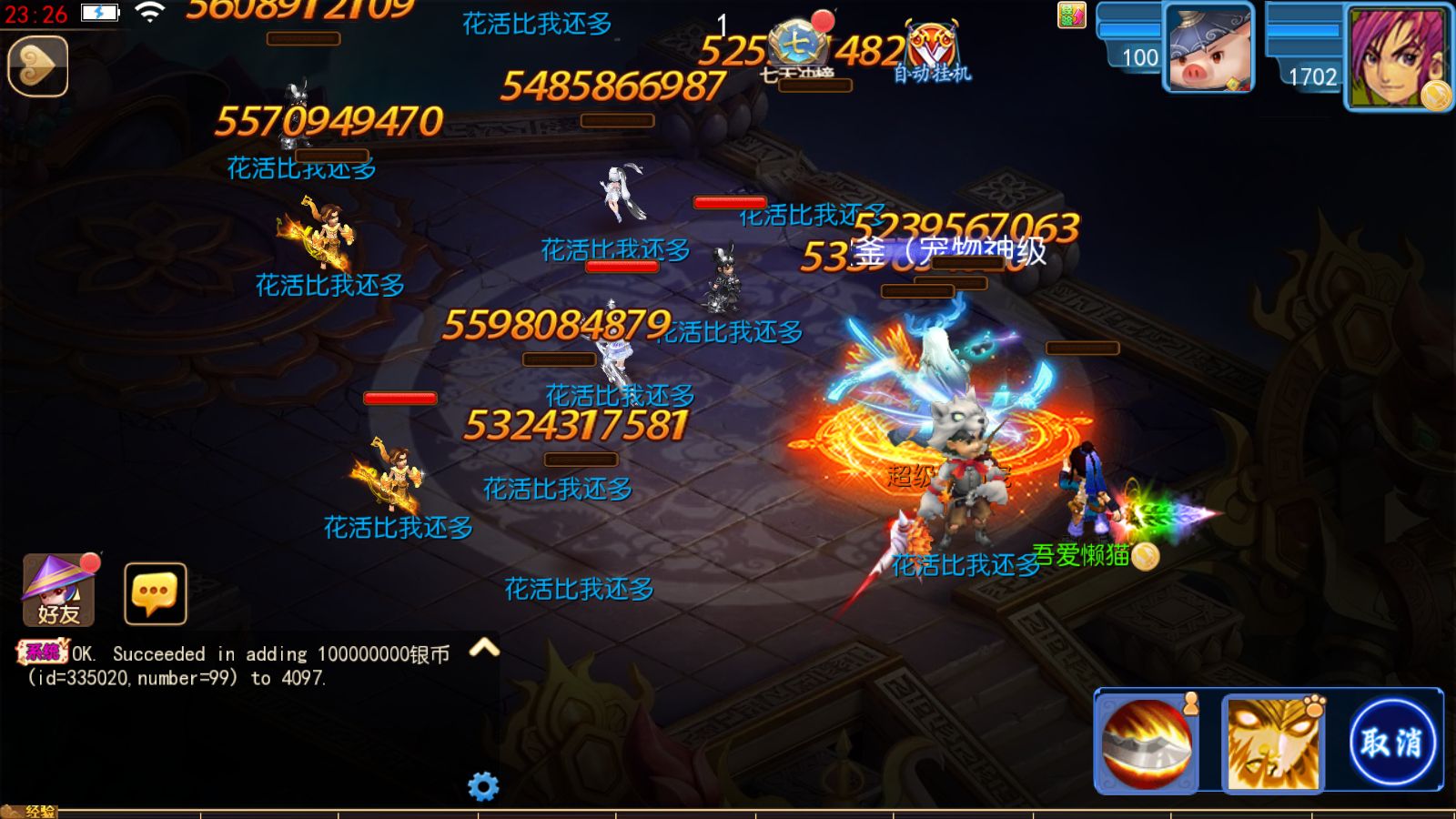1456x819 pixels.
Task: Toggle the red notification dot on 好友
Action: tap(91, 561)
